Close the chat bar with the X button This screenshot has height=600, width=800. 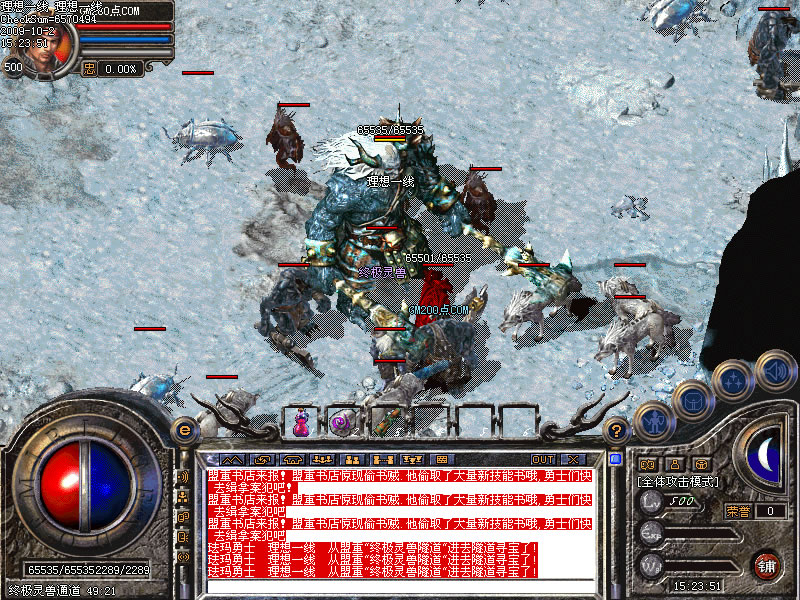click(573, 460)
